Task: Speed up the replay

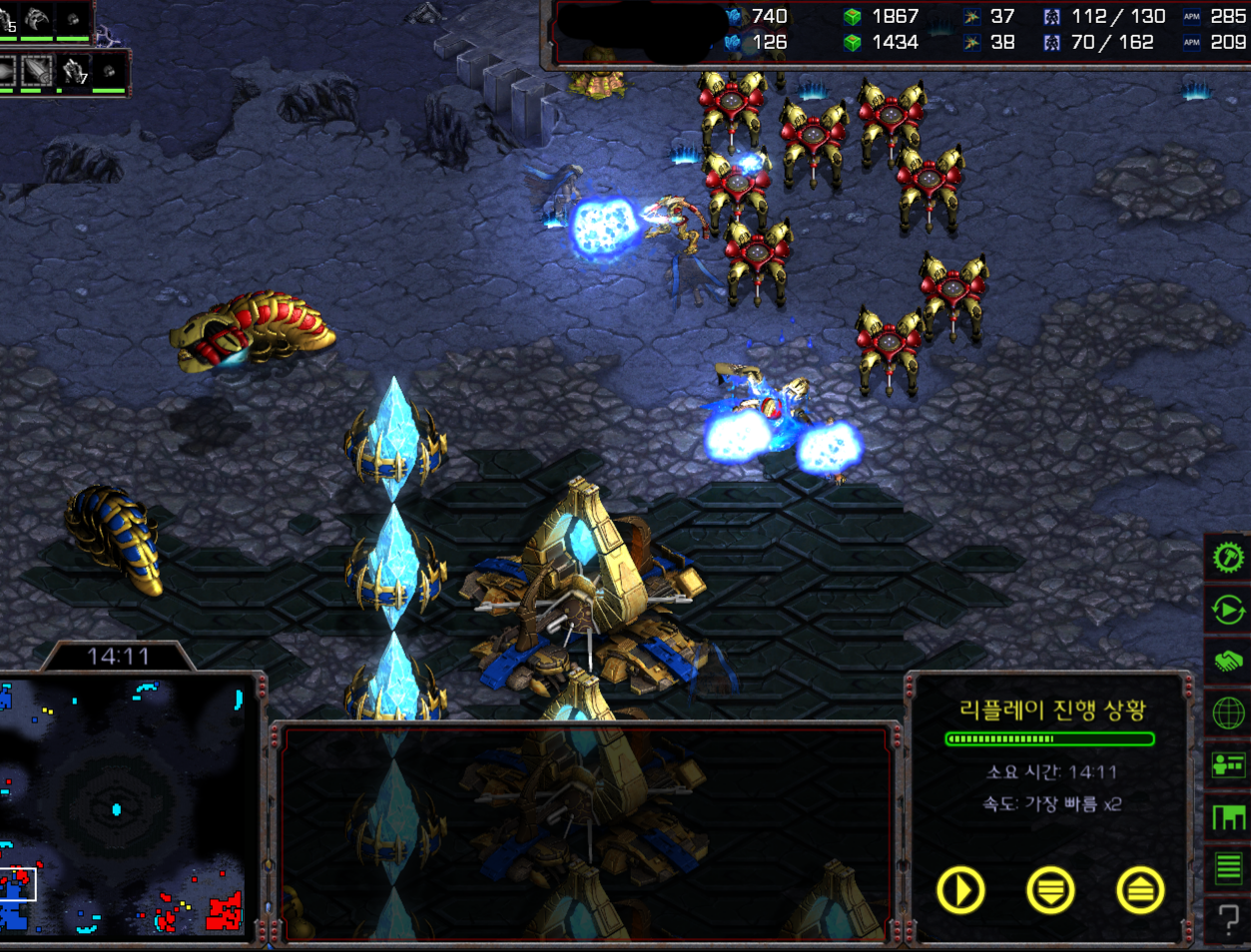Action: 1140,889
